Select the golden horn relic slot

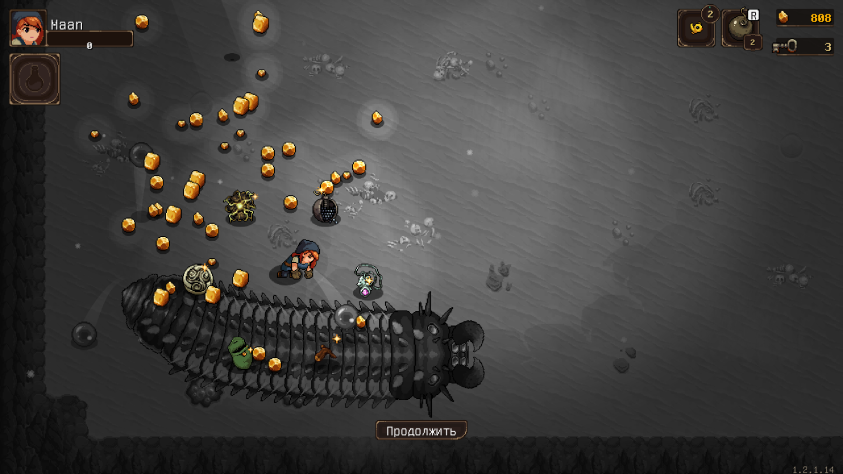tap(695, 28)
